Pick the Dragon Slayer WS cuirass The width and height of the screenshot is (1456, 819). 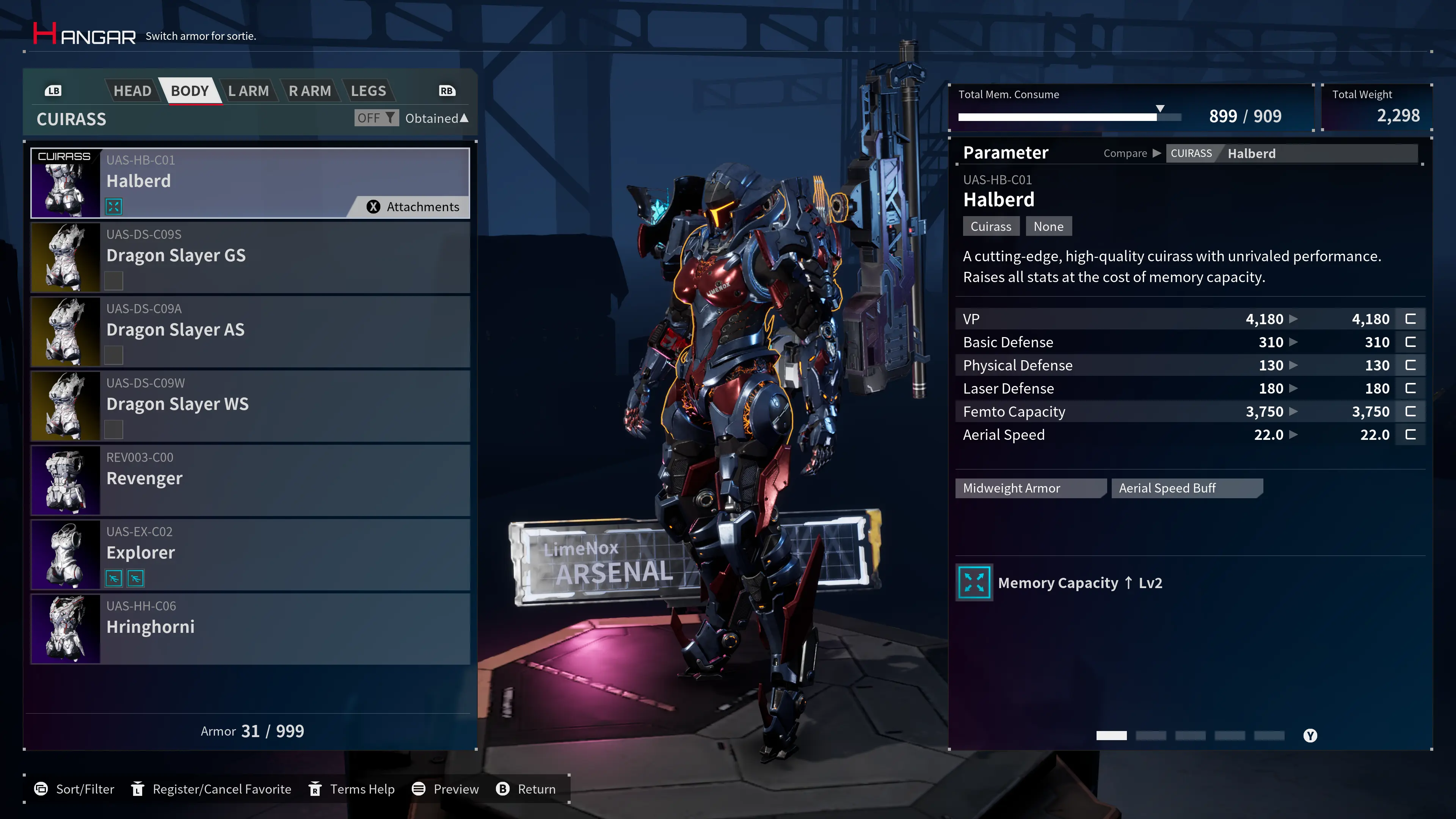[250, 406]
